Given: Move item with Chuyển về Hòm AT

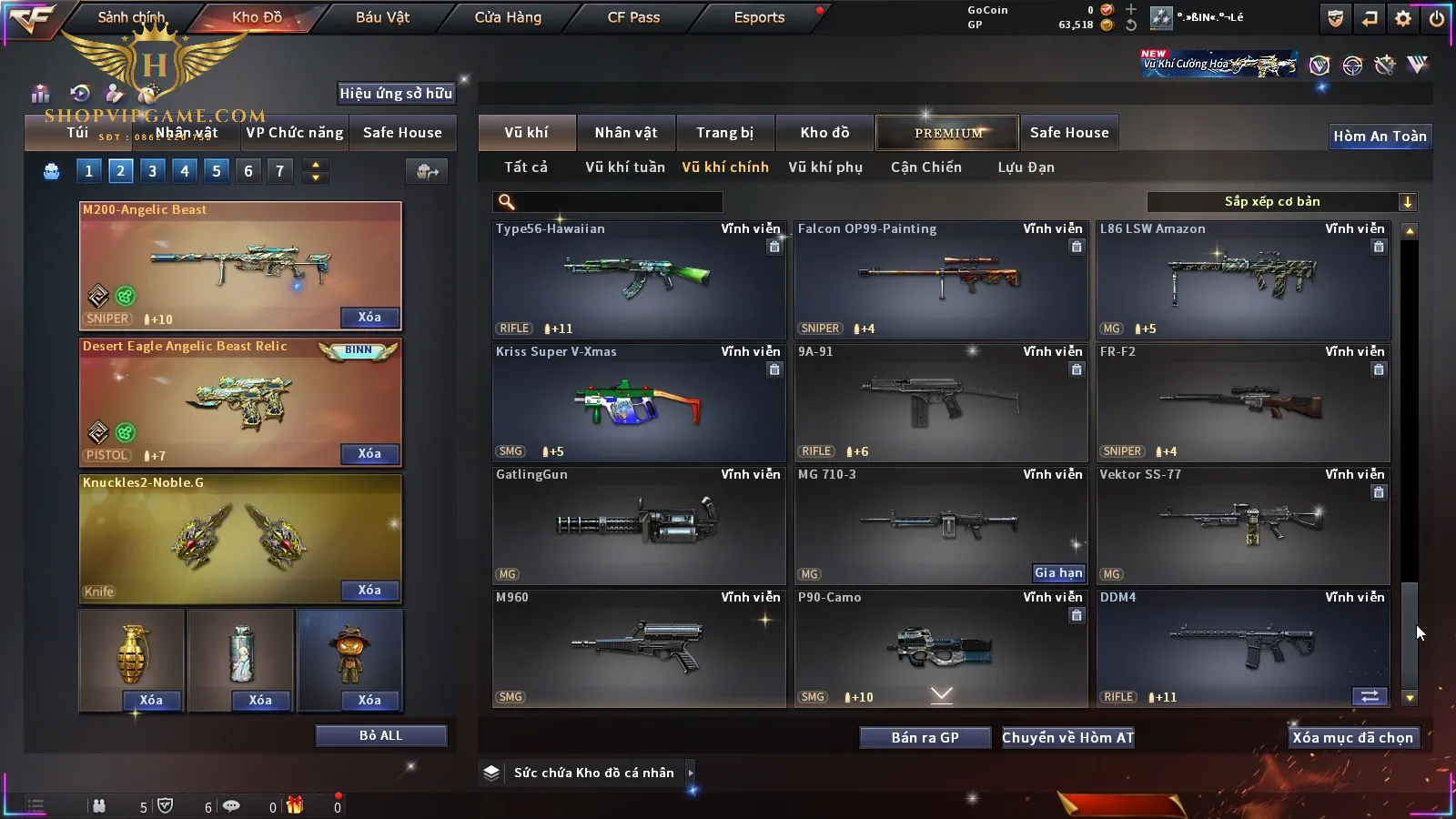Looking at the screenshot, I should tap(1067, 737).
